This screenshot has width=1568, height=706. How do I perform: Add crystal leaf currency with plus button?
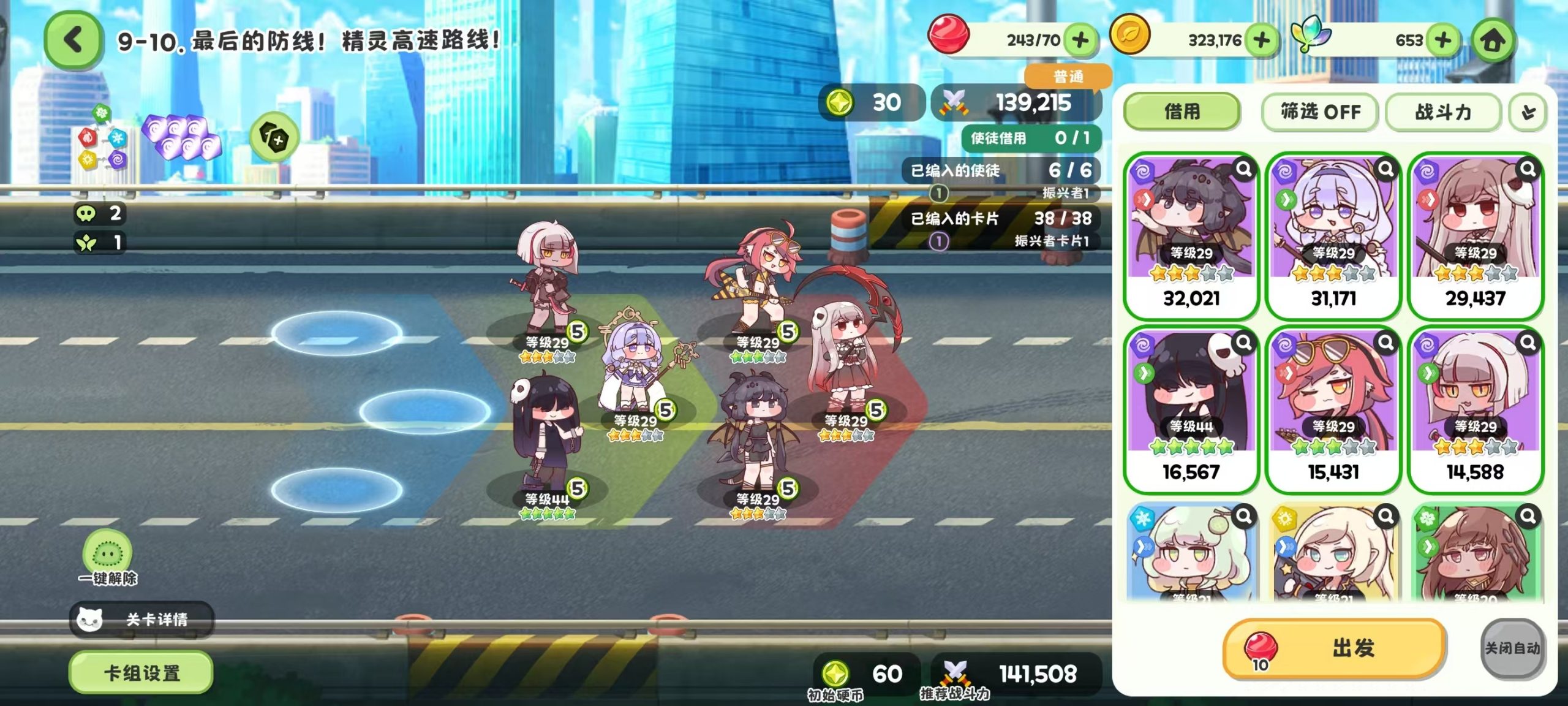click(1443, 40)
